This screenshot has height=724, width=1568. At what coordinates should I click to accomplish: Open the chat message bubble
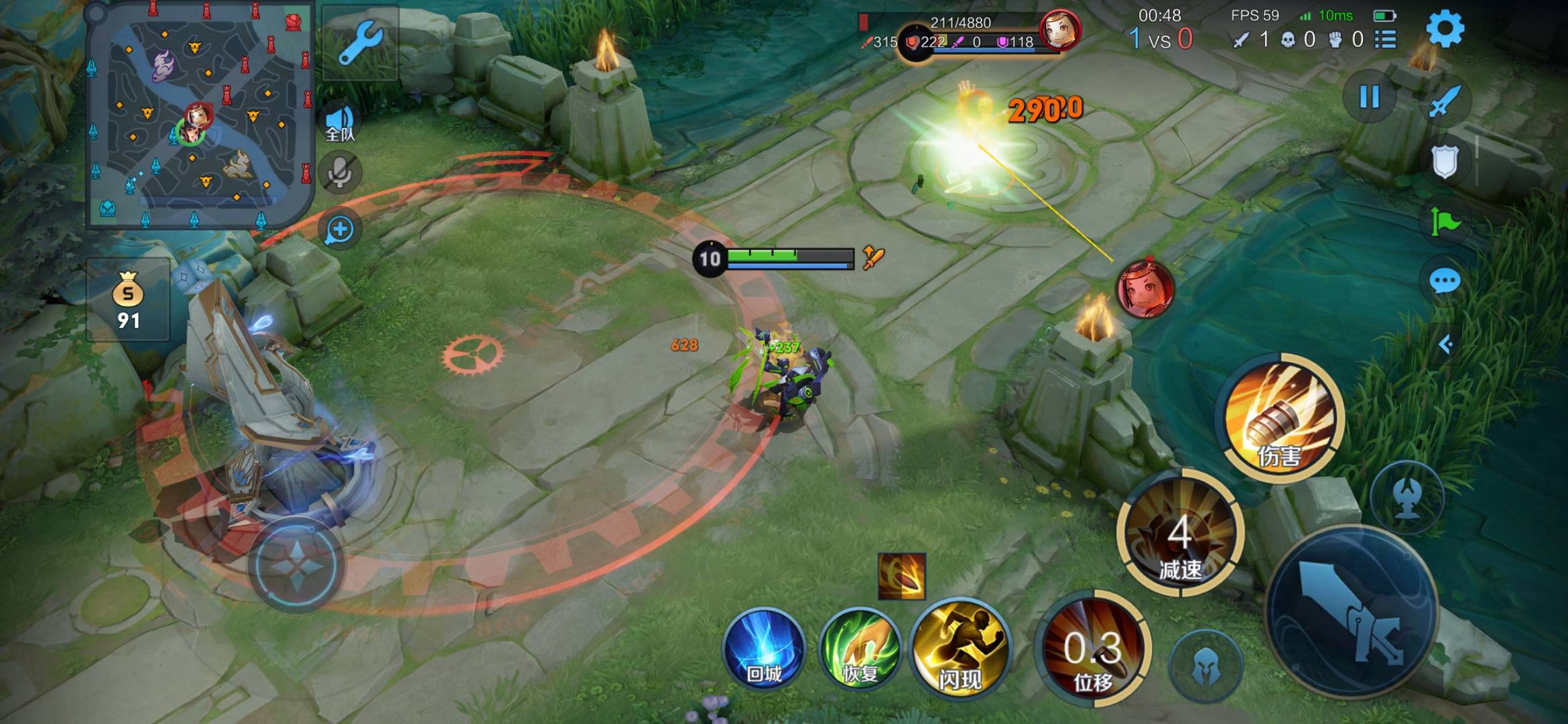pyautogui.click(x=1444, y=281)
